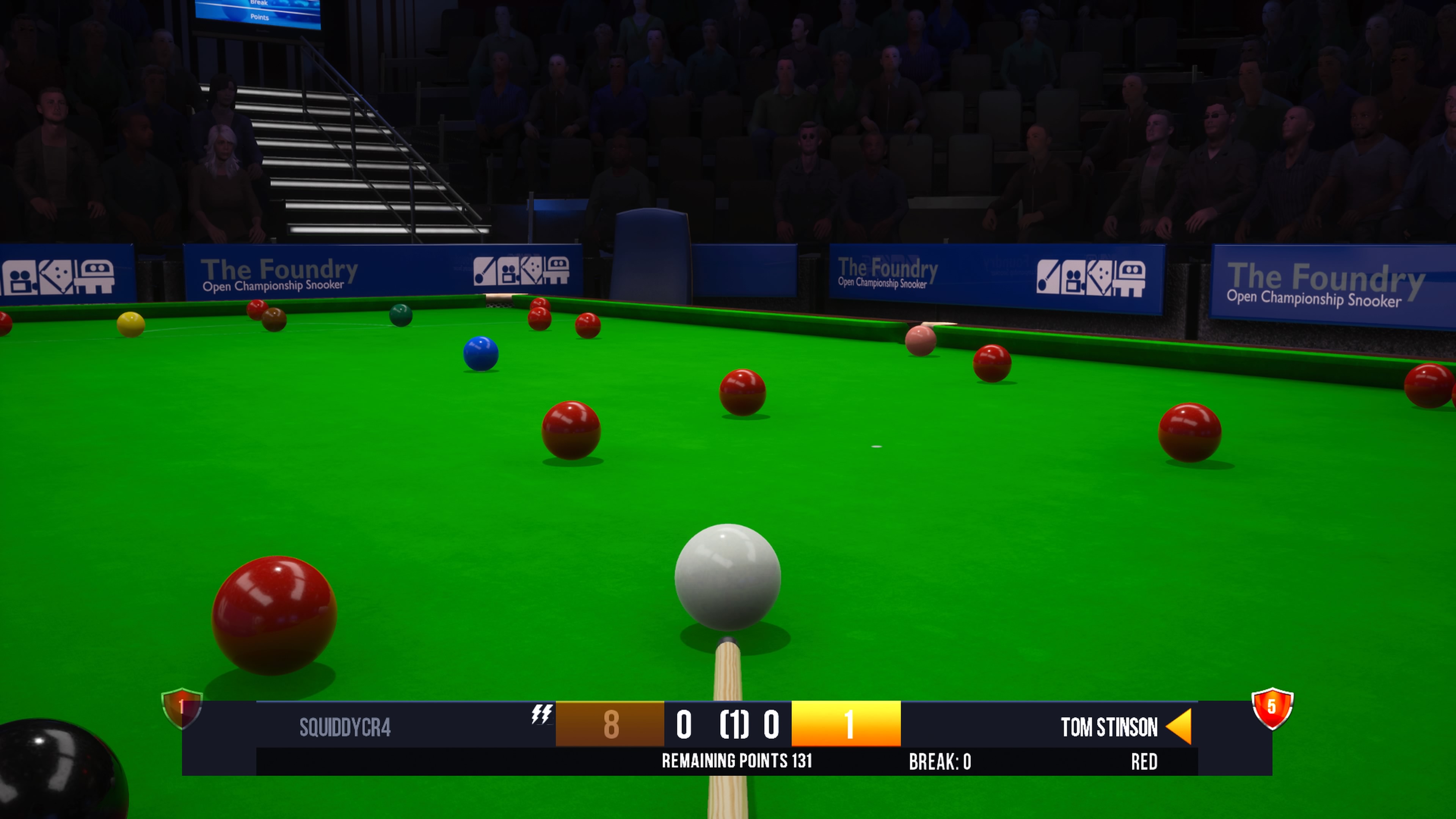1456x819 pixels.
Task: Select the SQUIDDYCR4 player name panel
Action: tap(345, 727)
